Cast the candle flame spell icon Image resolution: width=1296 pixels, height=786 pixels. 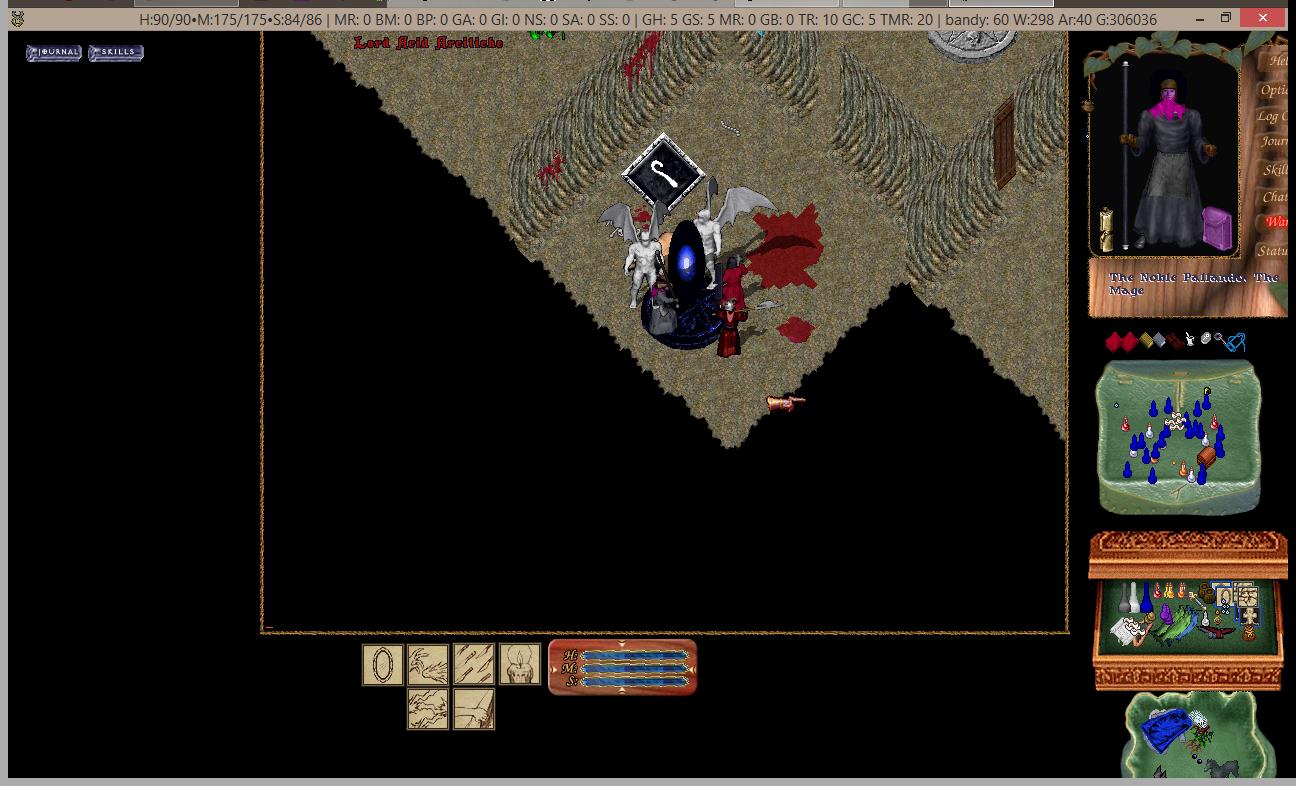pyautogui.click(x=520, y=665)
